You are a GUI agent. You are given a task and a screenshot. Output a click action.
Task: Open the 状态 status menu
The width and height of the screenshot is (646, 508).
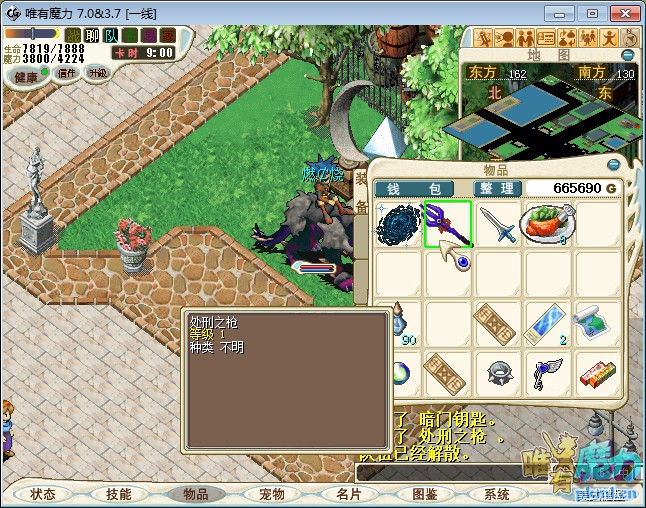43,494
